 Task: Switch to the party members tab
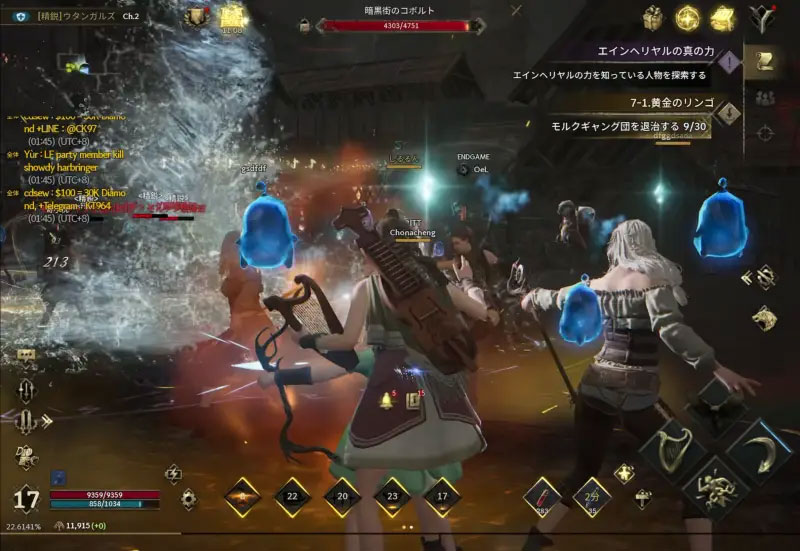(765, 97)
